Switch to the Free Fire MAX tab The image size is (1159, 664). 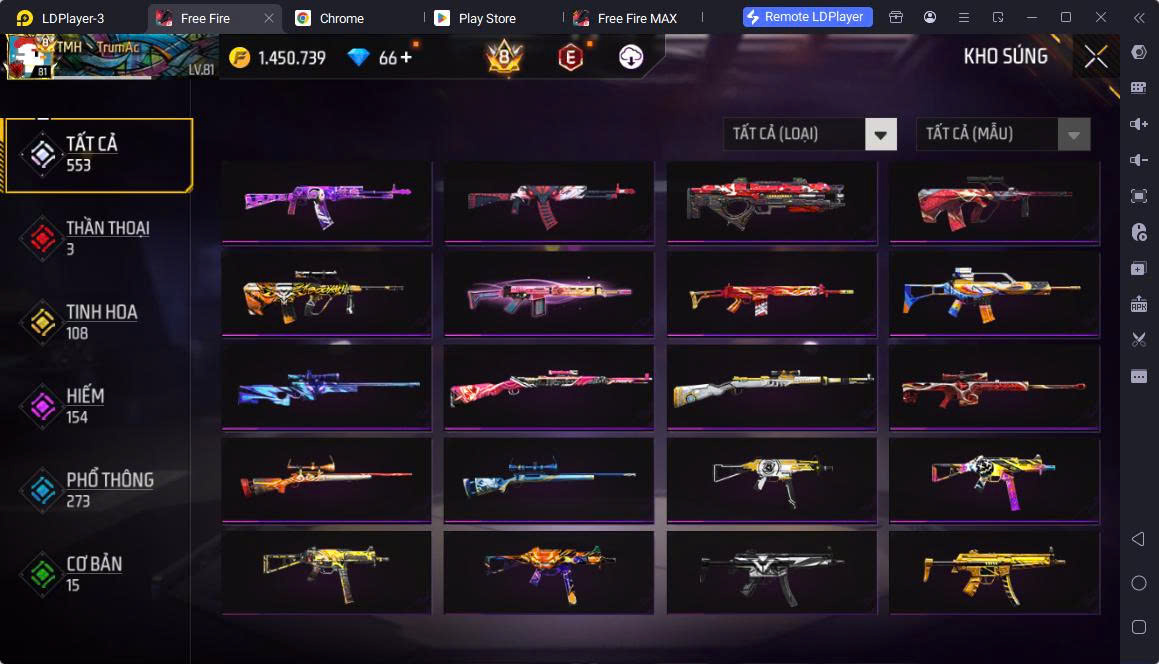point(634,18)
